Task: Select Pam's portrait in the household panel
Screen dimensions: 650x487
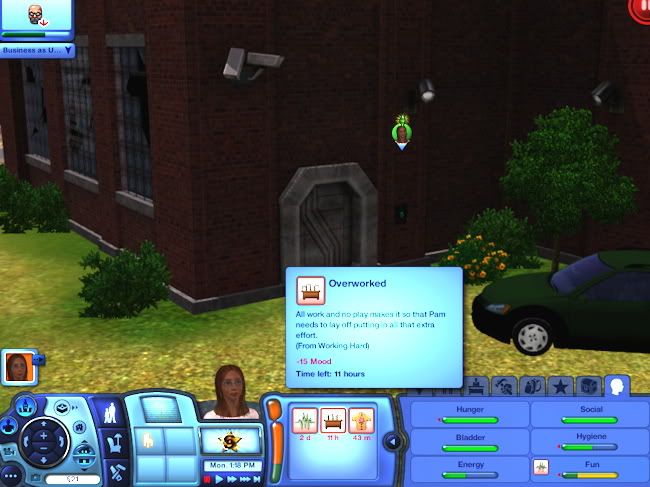Action: (17, 366)
